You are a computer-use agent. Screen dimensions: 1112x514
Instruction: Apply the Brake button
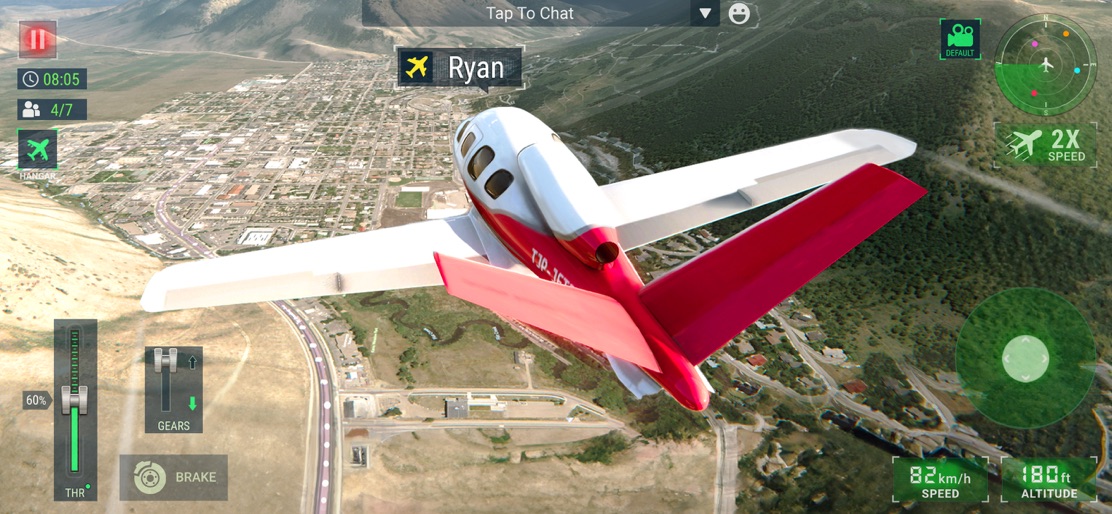point(174,478)
